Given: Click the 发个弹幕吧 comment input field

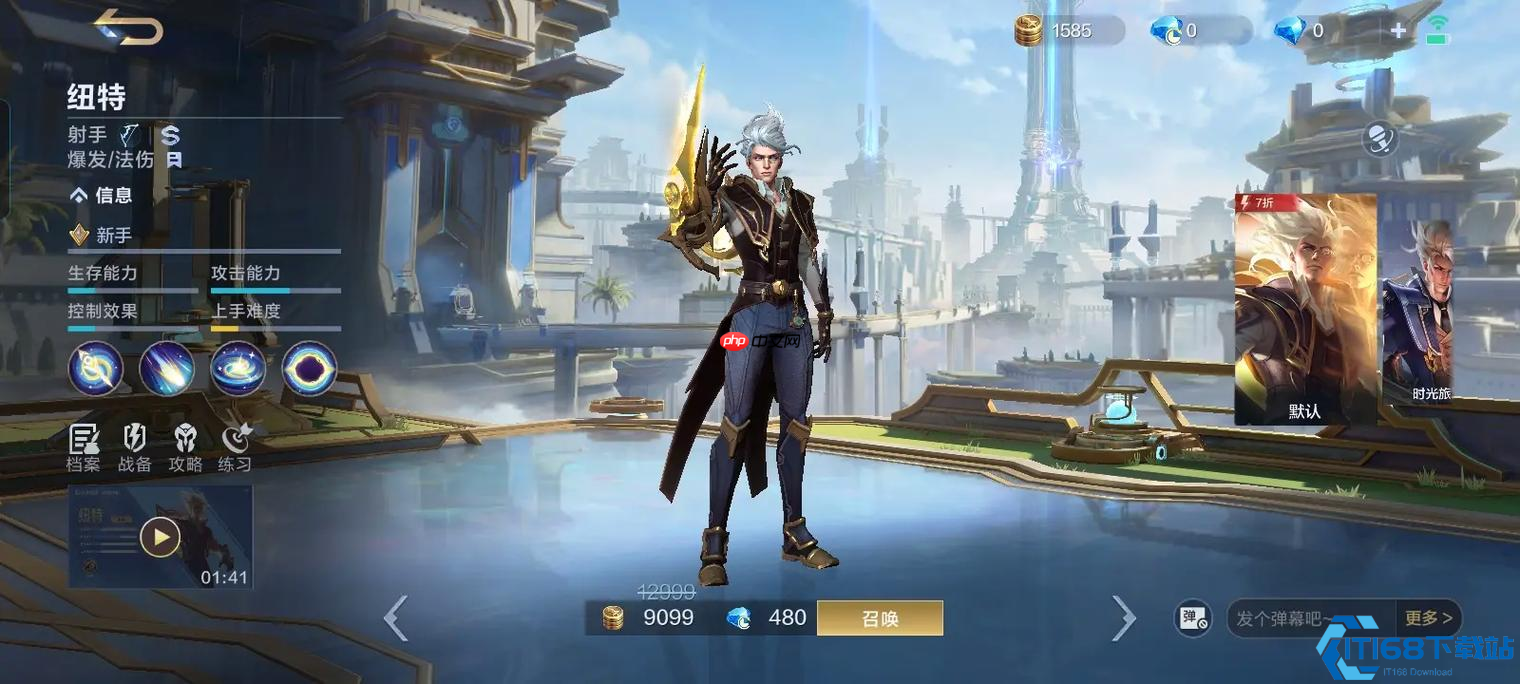Looking at the screenshot, I should point(1310,619).
